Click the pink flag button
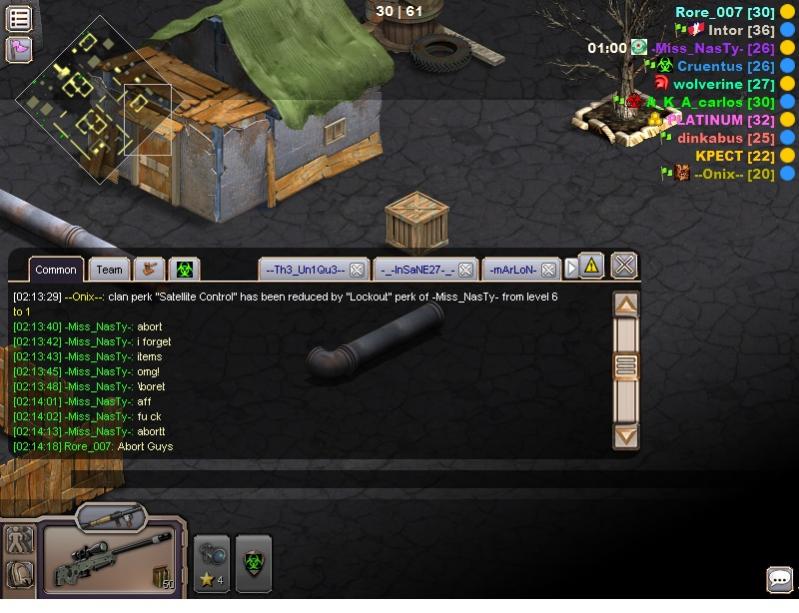 19,48
